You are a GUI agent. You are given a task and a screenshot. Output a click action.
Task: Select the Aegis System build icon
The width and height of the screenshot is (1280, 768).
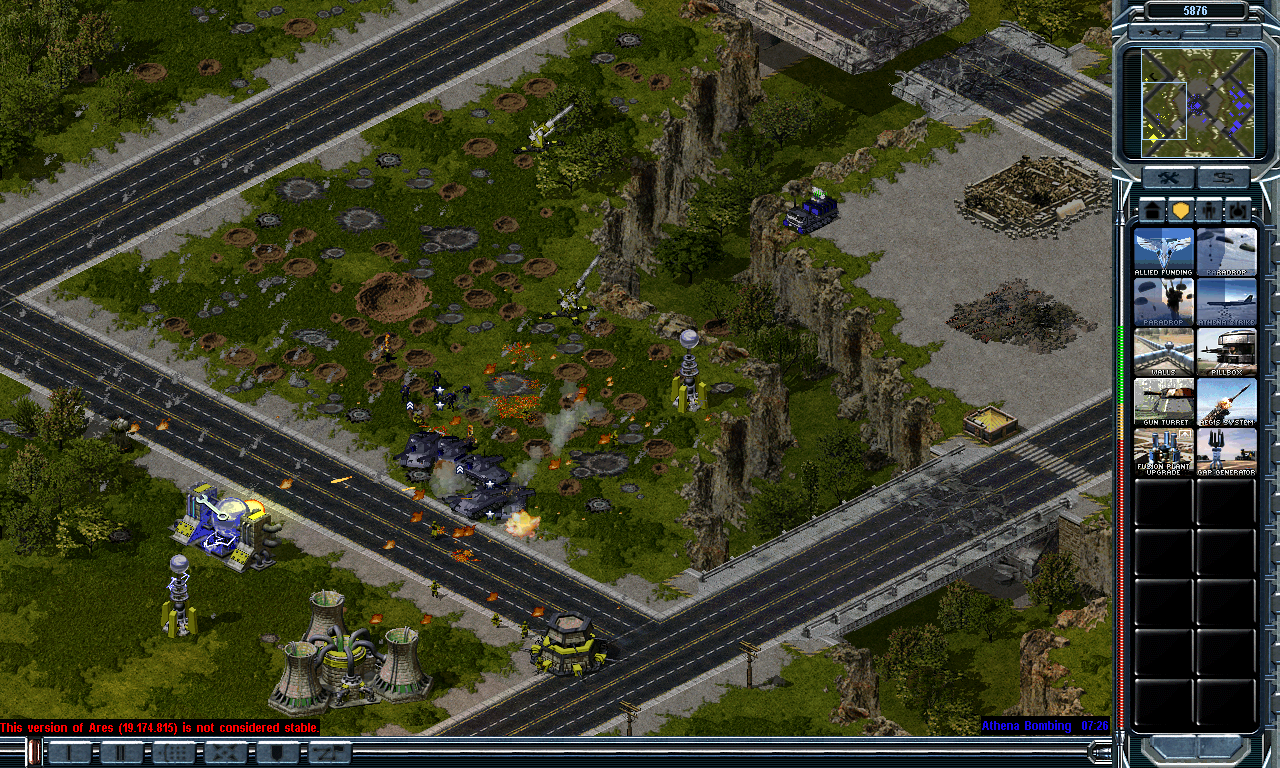1226,402
